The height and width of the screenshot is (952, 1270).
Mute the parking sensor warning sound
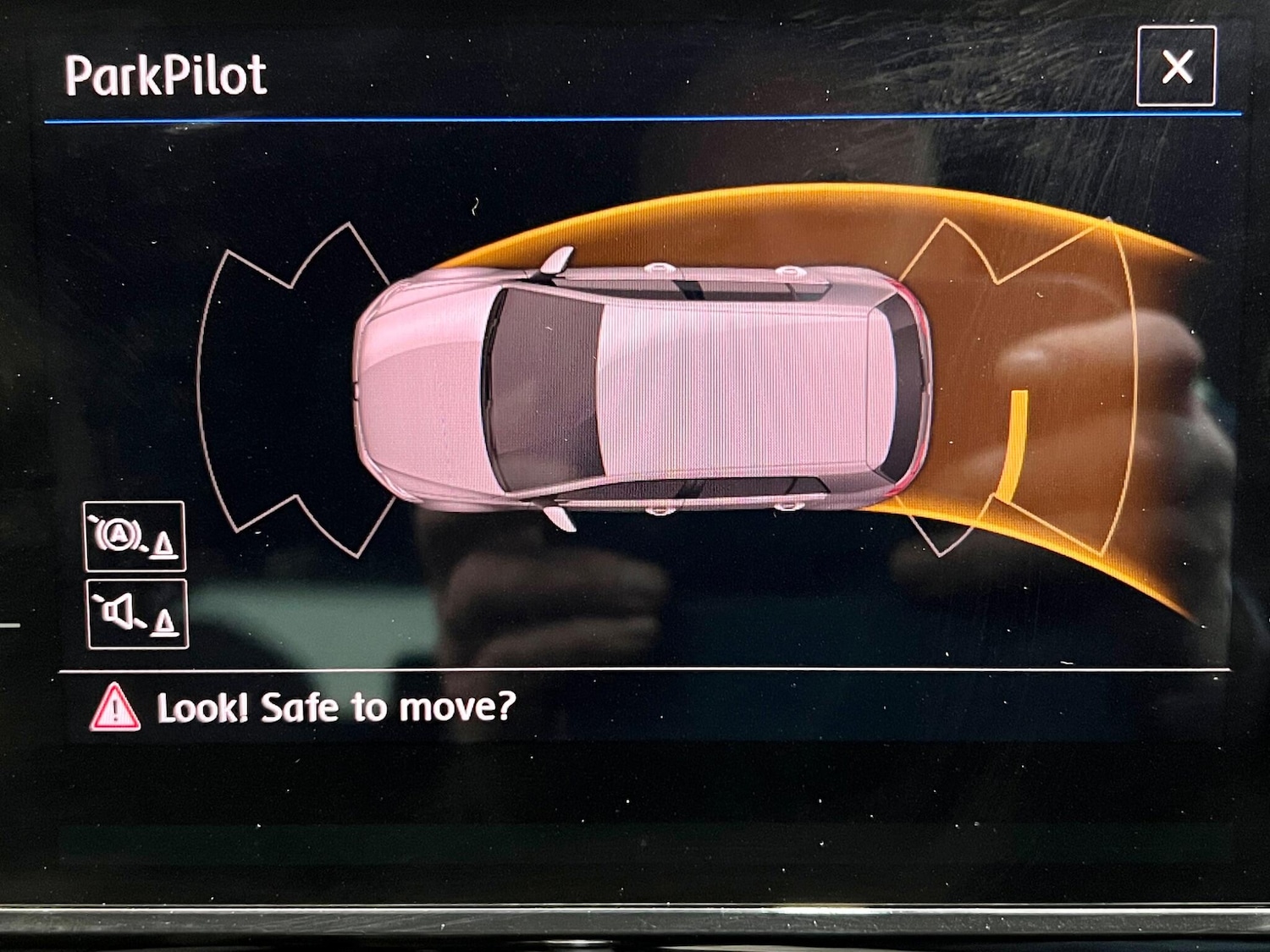(137, 614)
